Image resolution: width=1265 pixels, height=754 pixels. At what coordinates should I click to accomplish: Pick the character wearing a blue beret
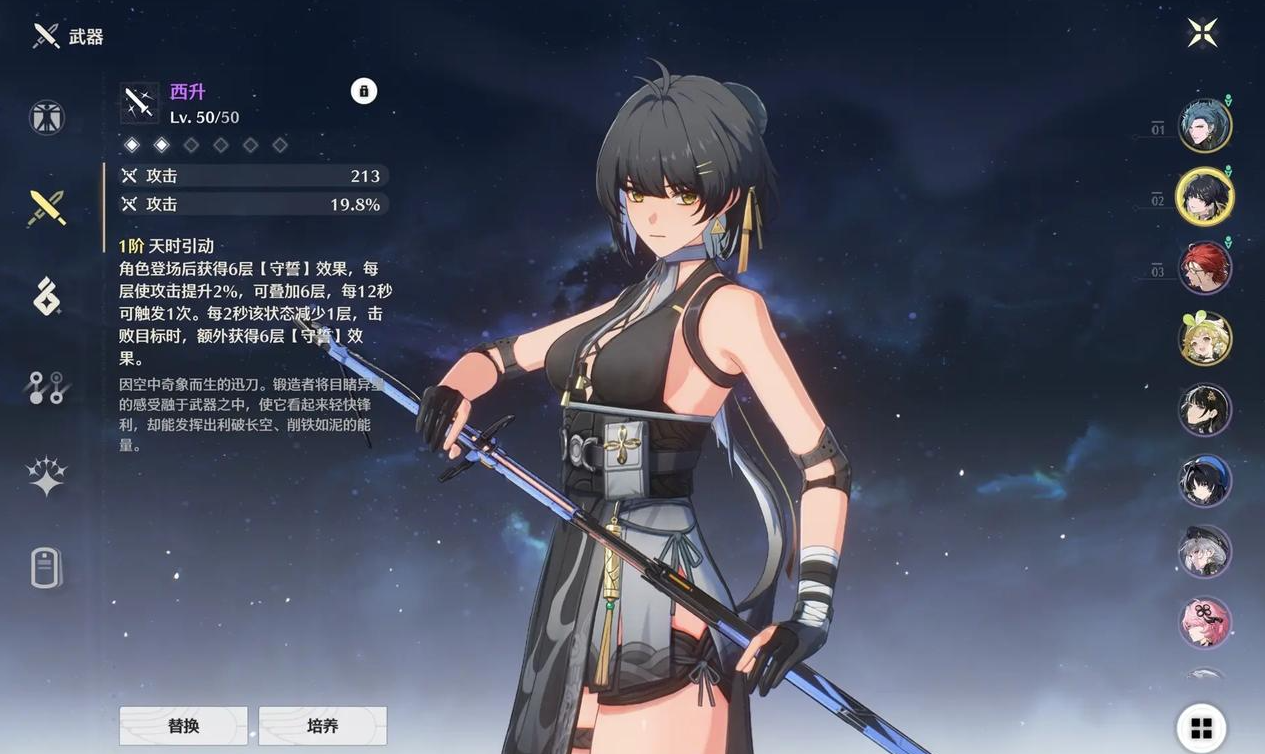1204,481
